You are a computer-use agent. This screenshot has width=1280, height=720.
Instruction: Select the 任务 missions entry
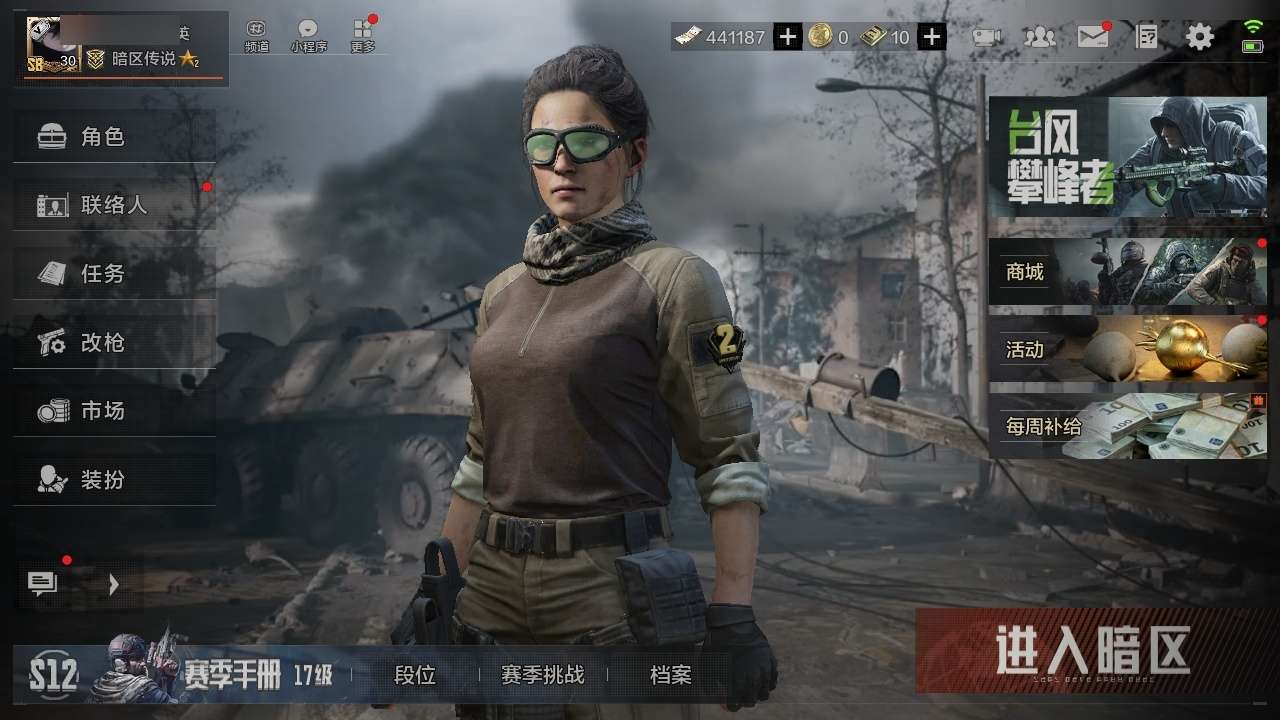tap(113, 273)
